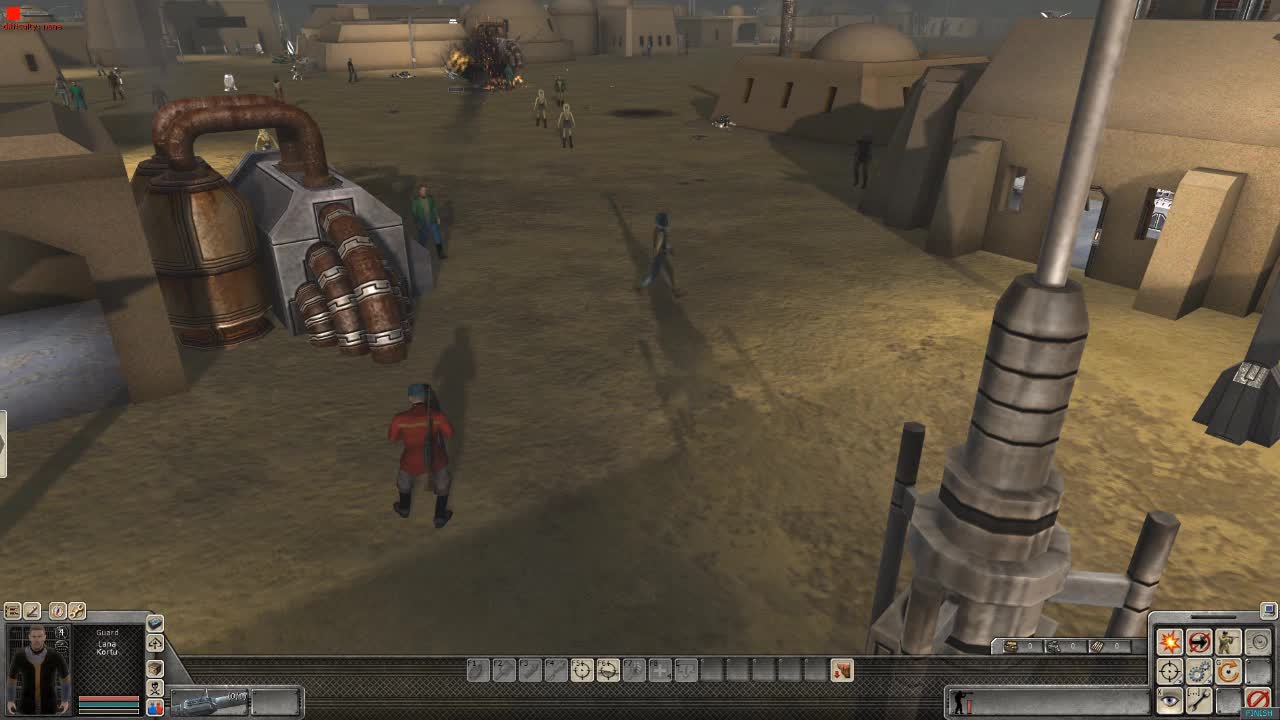This screenshot has width=1280, height=720.
Task: Click the red health bar of Lana Kortu
Action: (x=108, y=698)
